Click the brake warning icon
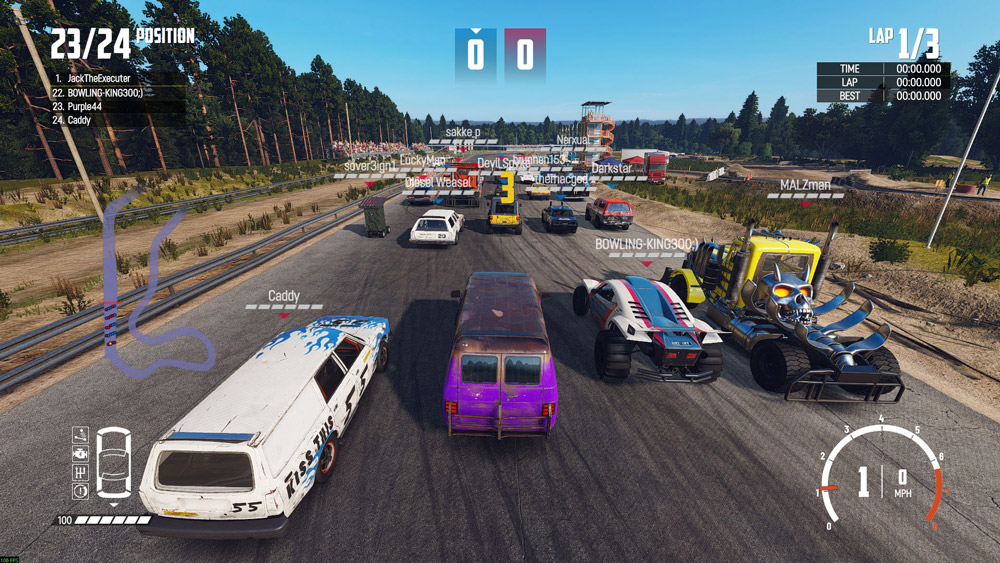This screenshot has width=1000, height=563. [x=80, y=491]
